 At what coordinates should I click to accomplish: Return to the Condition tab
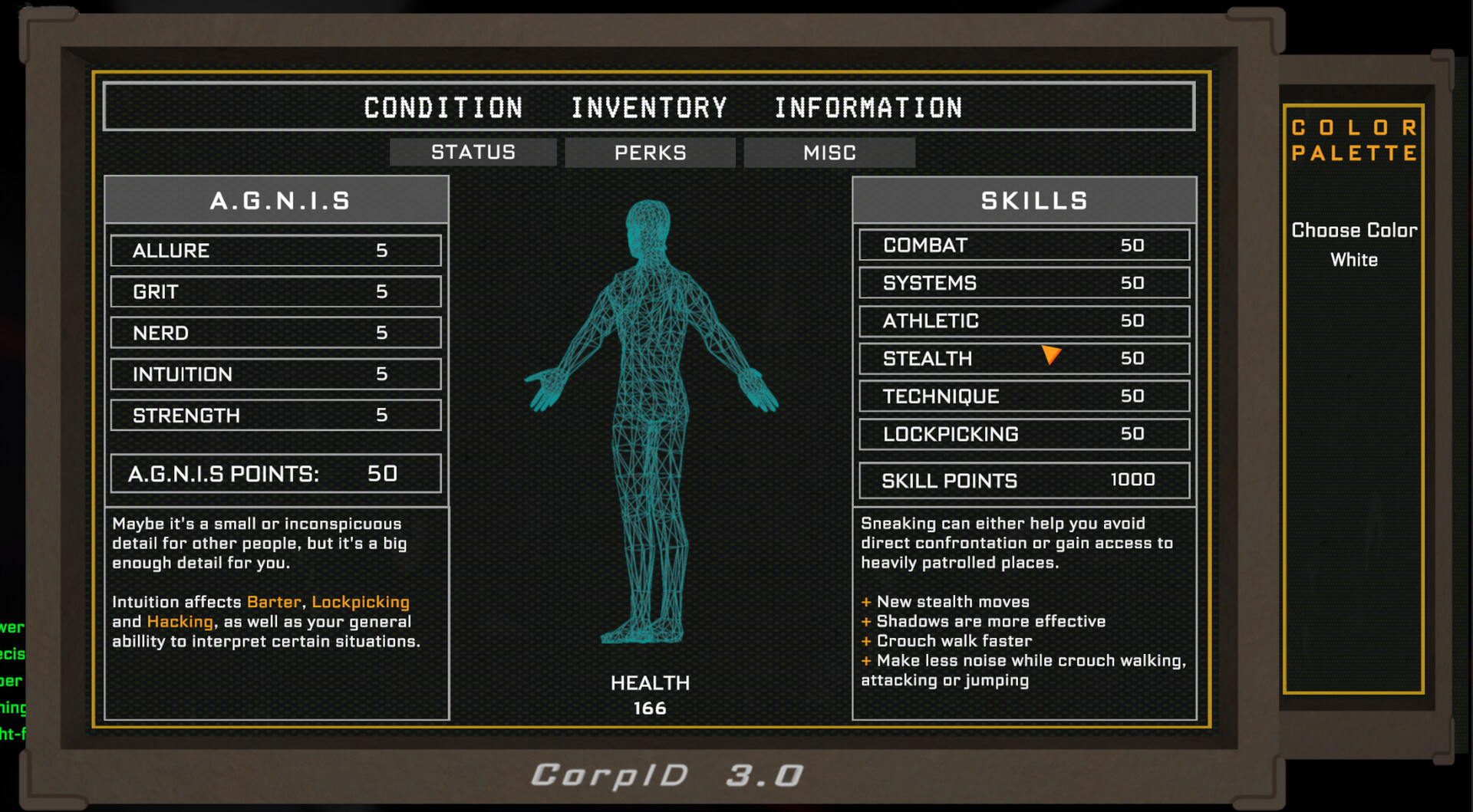click(443, 107)
